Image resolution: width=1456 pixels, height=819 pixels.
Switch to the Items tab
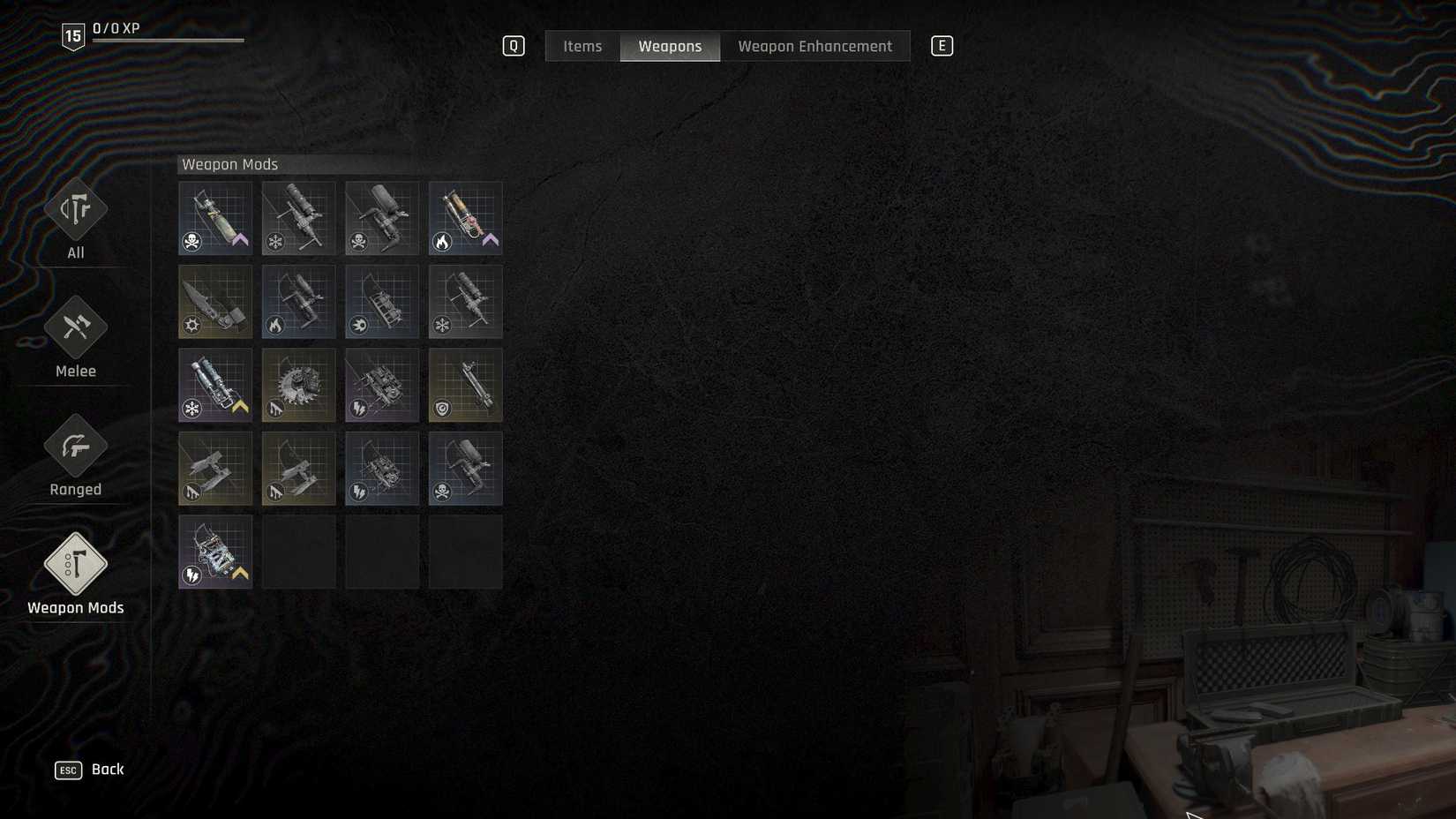coord(582,46)
